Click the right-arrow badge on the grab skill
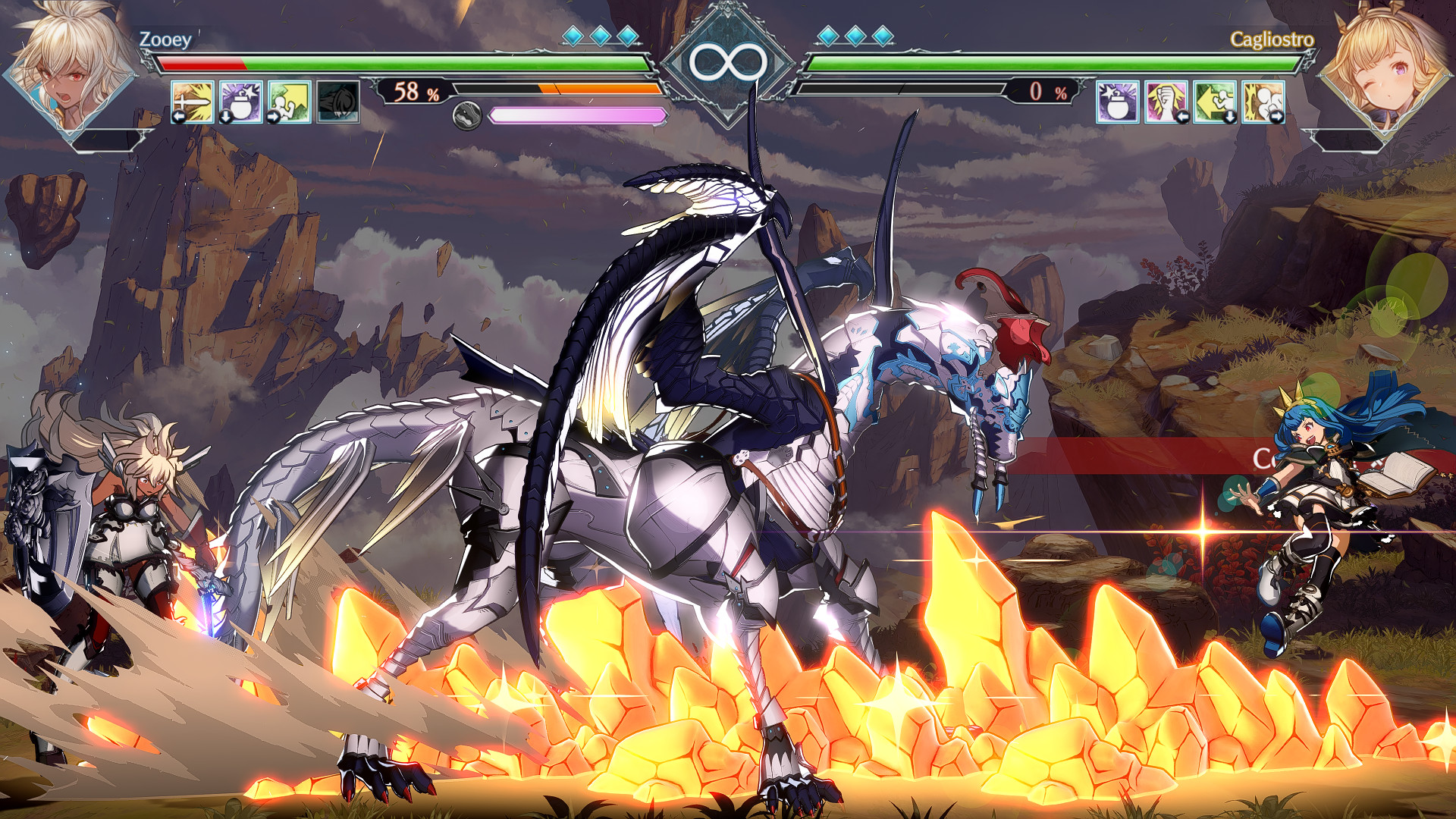1456x819 pixels. pos(1277,115)
